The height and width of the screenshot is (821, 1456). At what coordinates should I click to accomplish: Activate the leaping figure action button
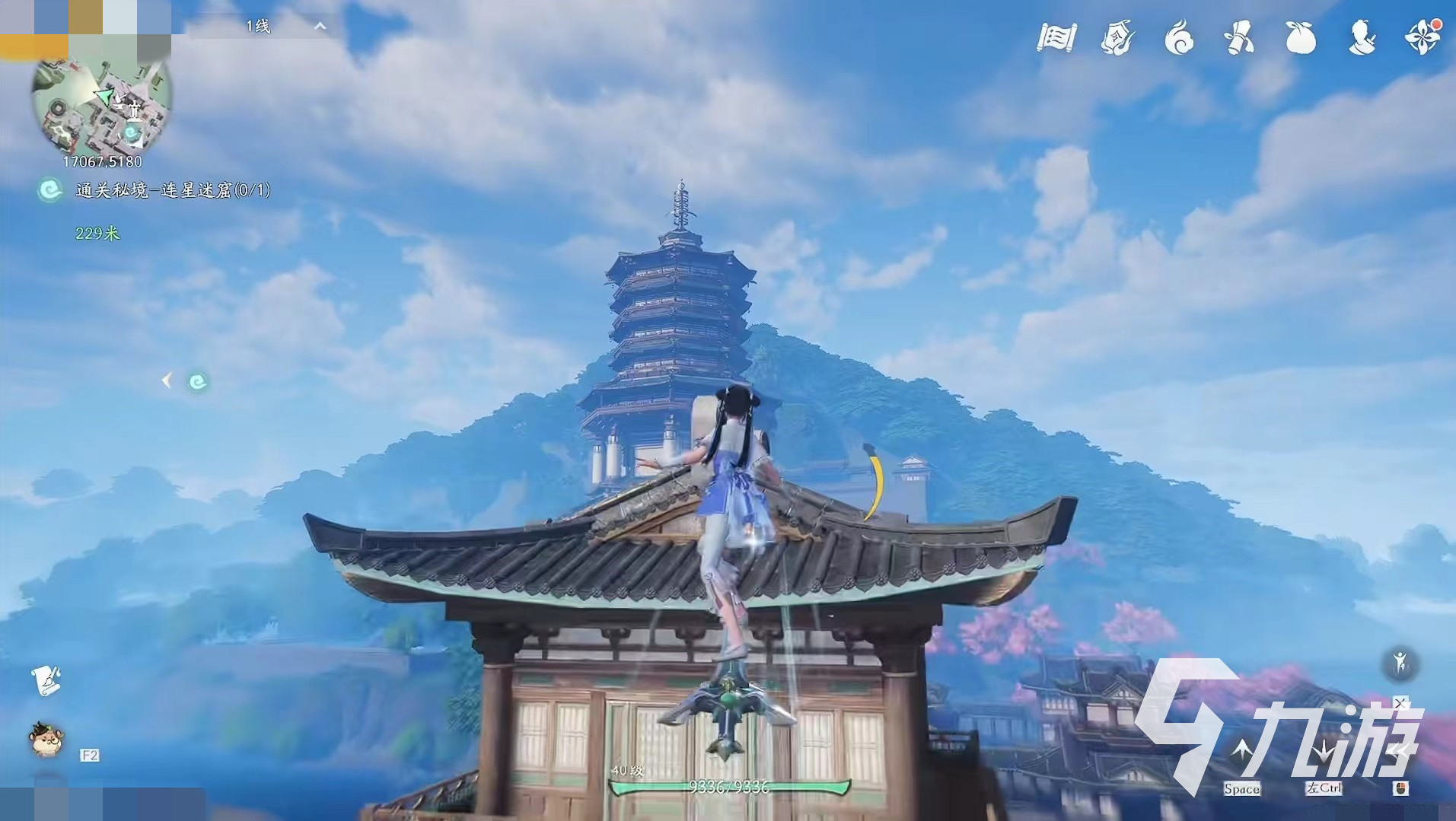point(1400,663)
